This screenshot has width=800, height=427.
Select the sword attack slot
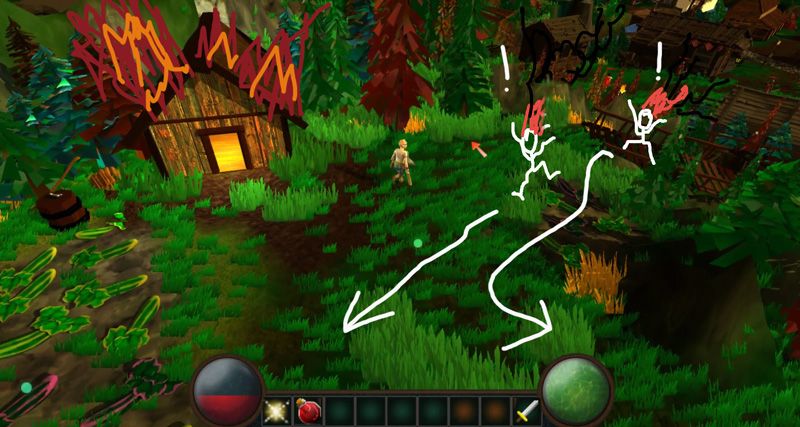527,411
